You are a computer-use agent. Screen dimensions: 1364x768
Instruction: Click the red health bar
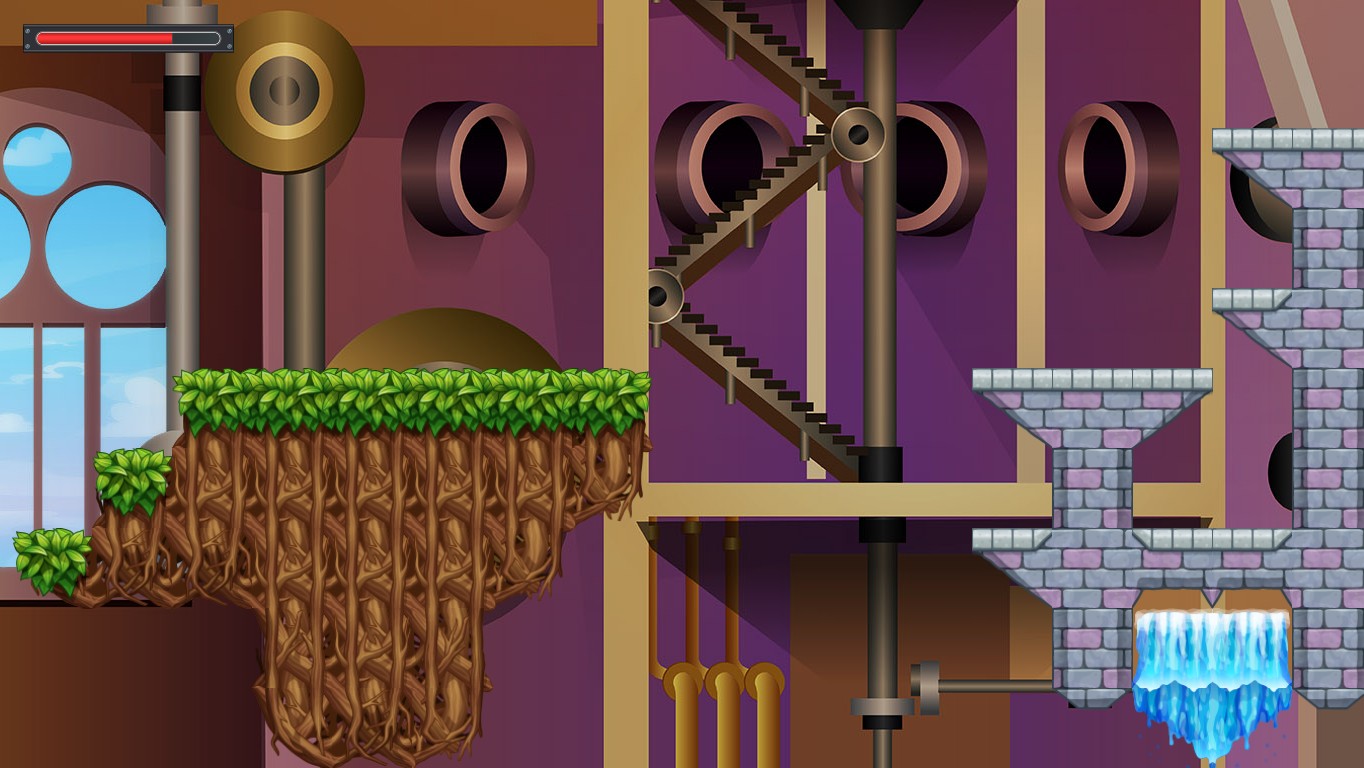[x=105, y=37]
